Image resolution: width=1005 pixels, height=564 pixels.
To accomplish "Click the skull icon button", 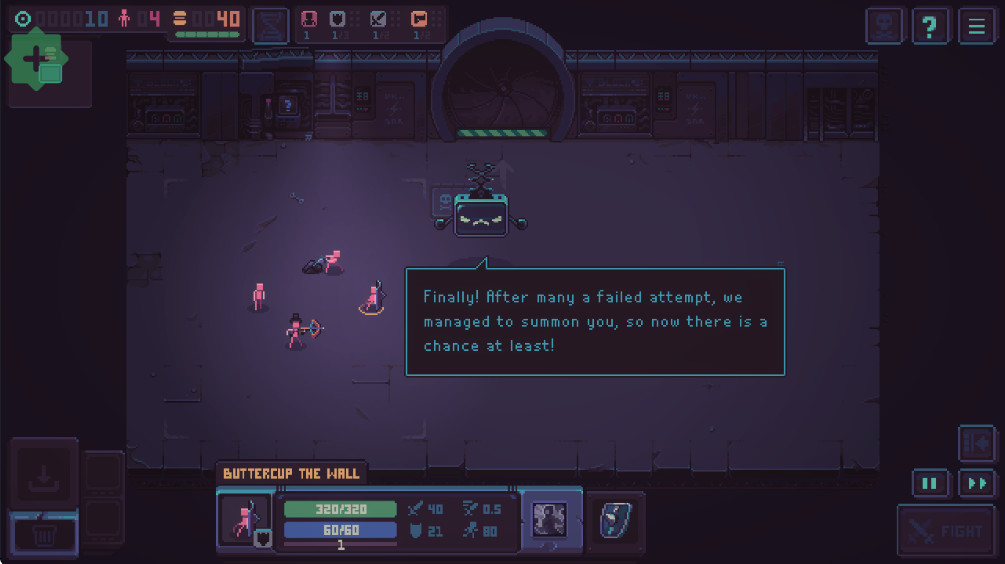I will 885,26.
